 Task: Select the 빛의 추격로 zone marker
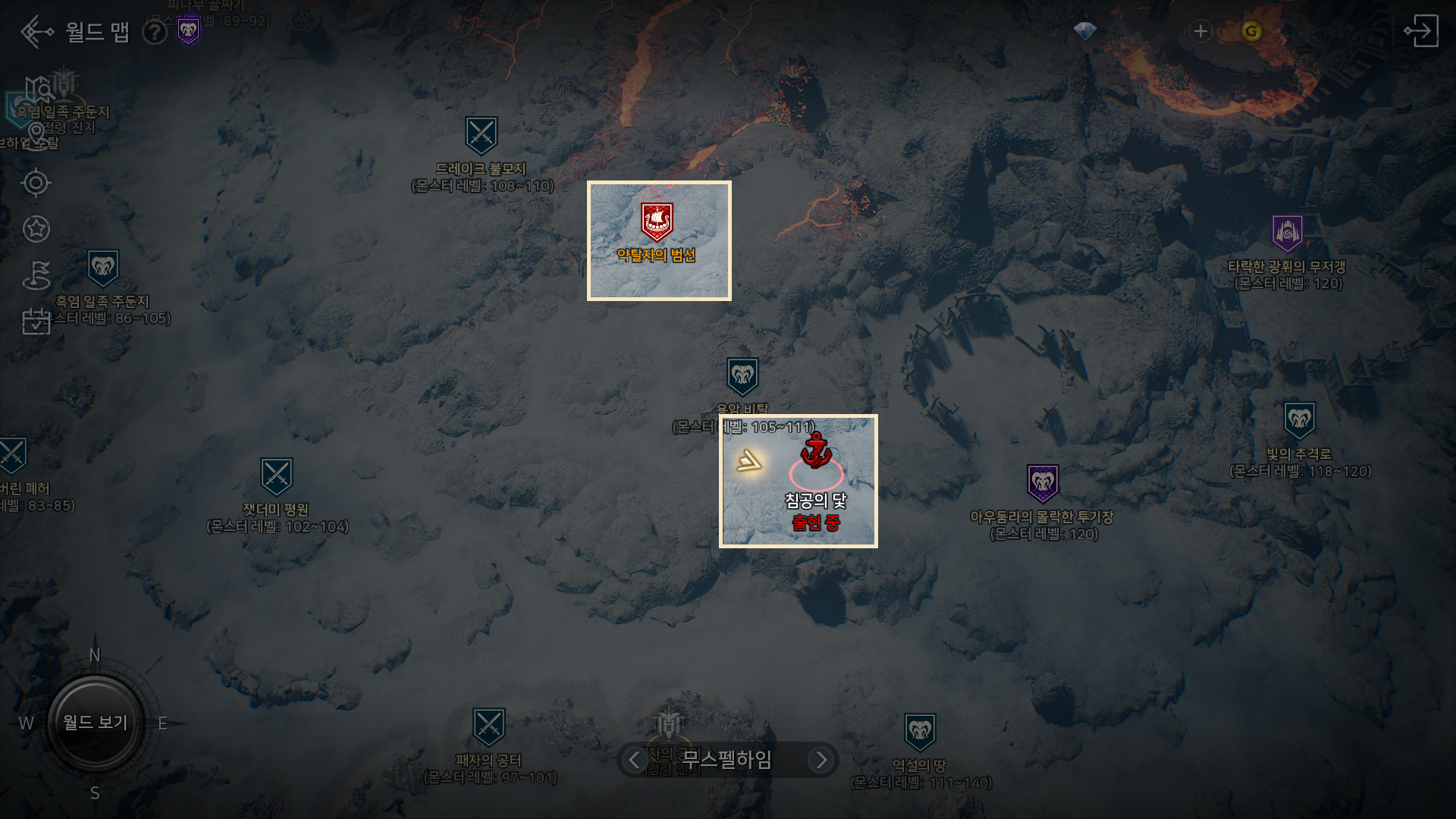click(1299, 421)
